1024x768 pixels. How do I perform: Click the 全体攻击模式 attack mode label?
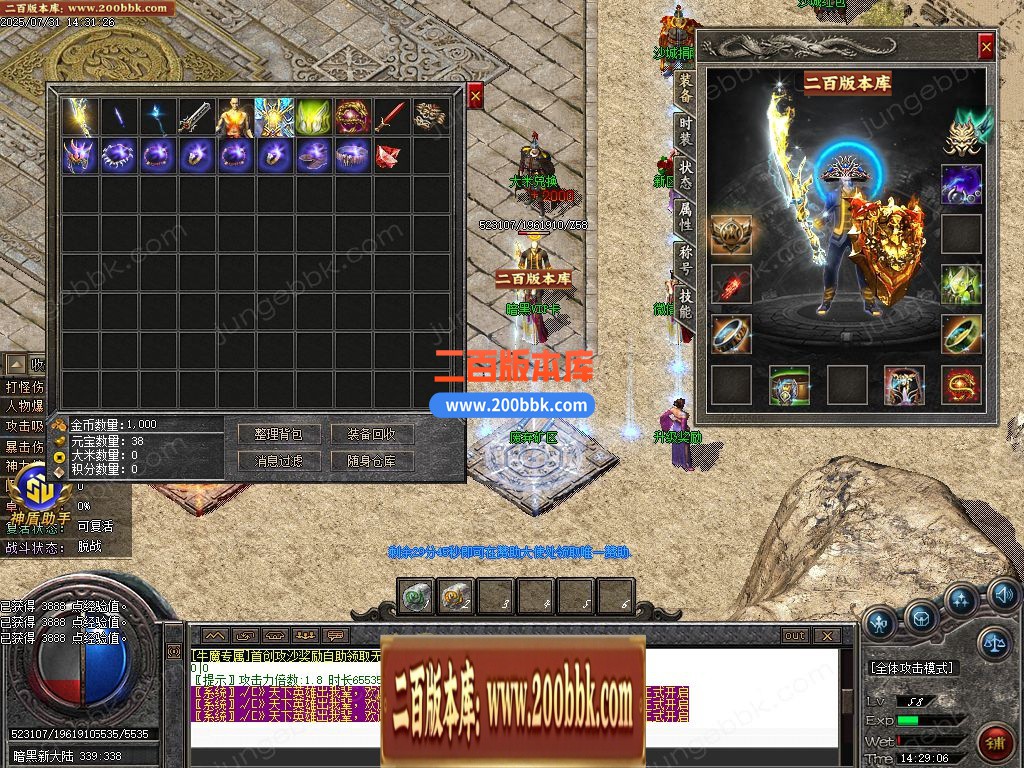tap(912, 667)
